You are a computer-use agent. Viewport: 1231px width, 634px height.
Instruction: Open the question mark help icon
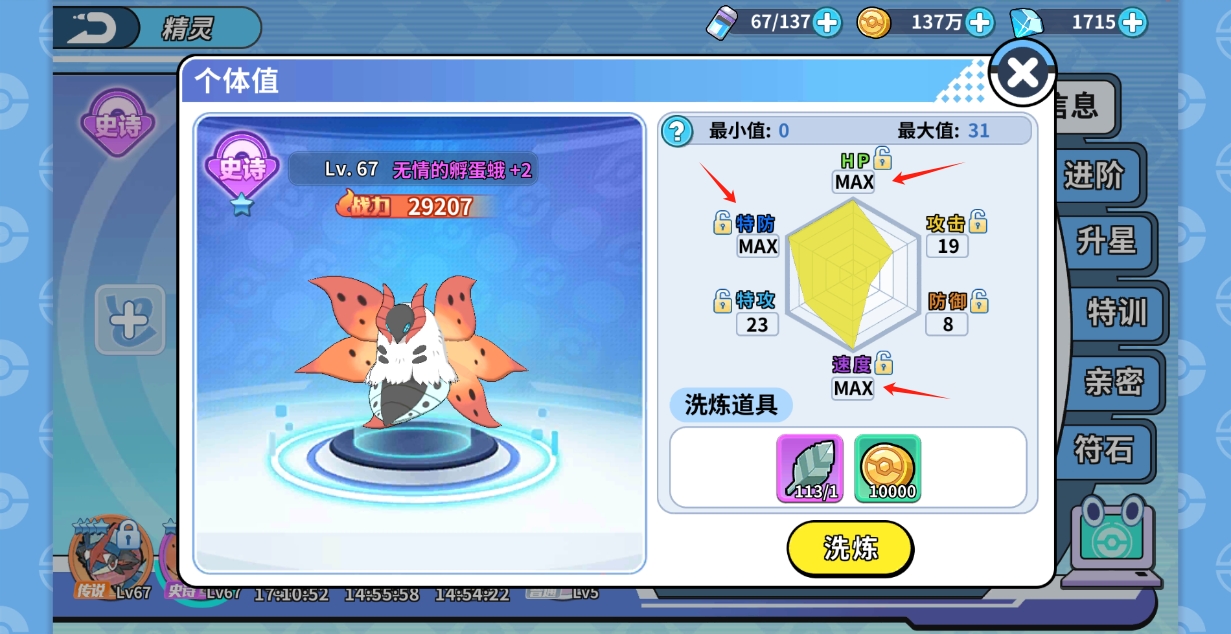[x=677, y=131]
